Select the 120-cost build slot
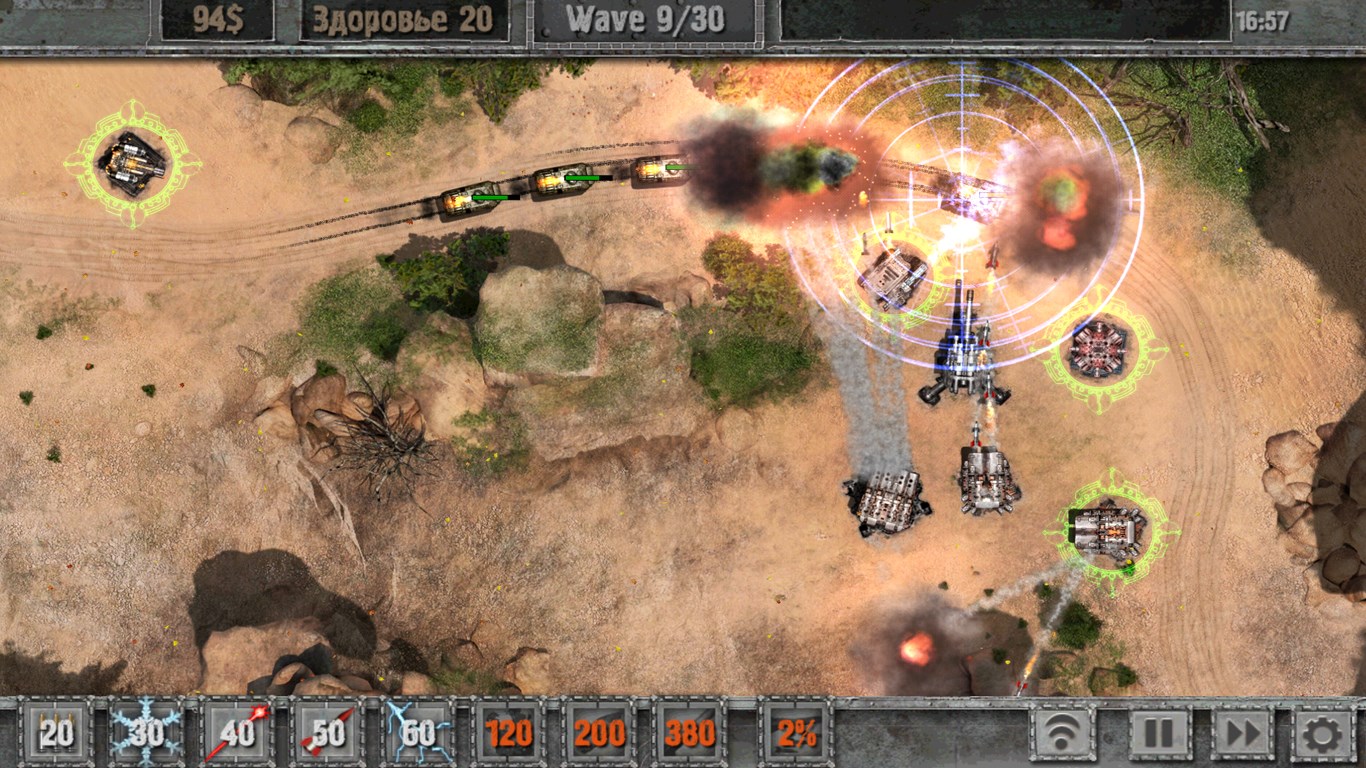The width and height of the screenshot is (1366, 768). pos(509,733)
